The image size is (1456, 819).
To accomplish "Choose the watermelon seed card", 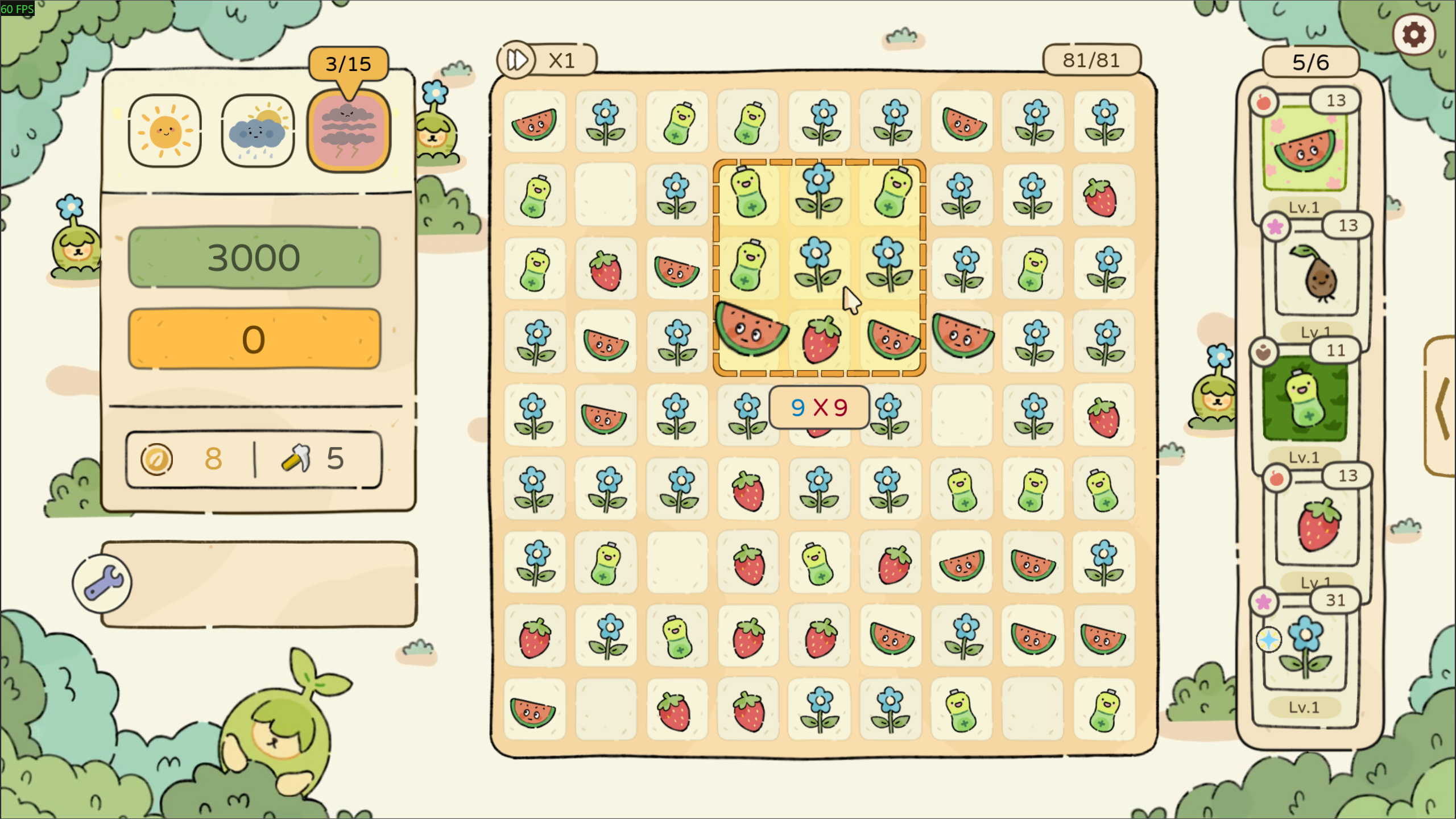I will point(1305,151).
